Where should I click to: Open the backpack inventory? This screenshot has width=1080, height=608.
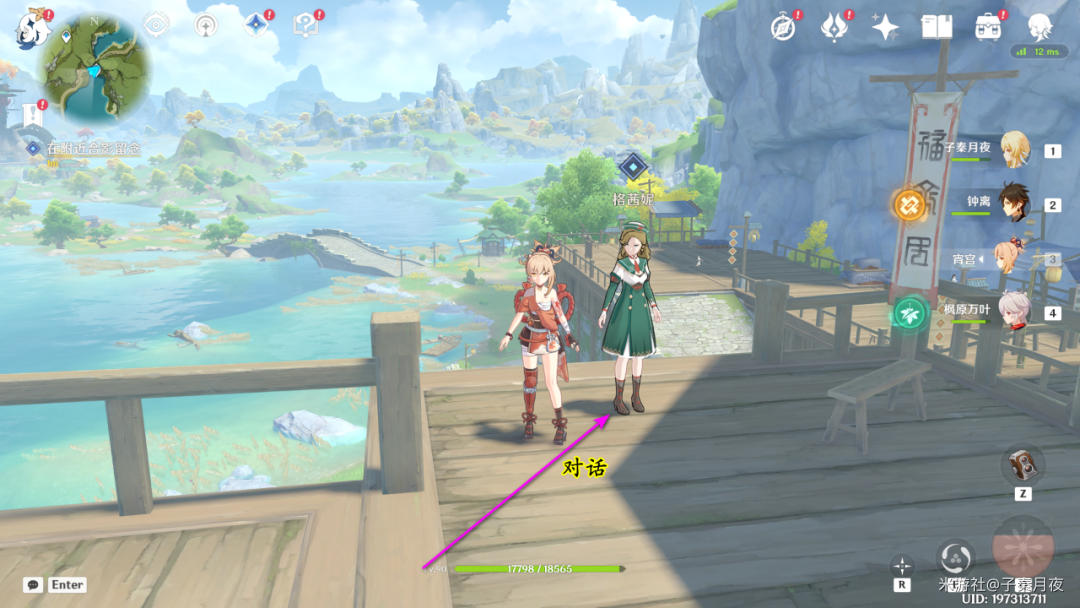click(988, 27)
